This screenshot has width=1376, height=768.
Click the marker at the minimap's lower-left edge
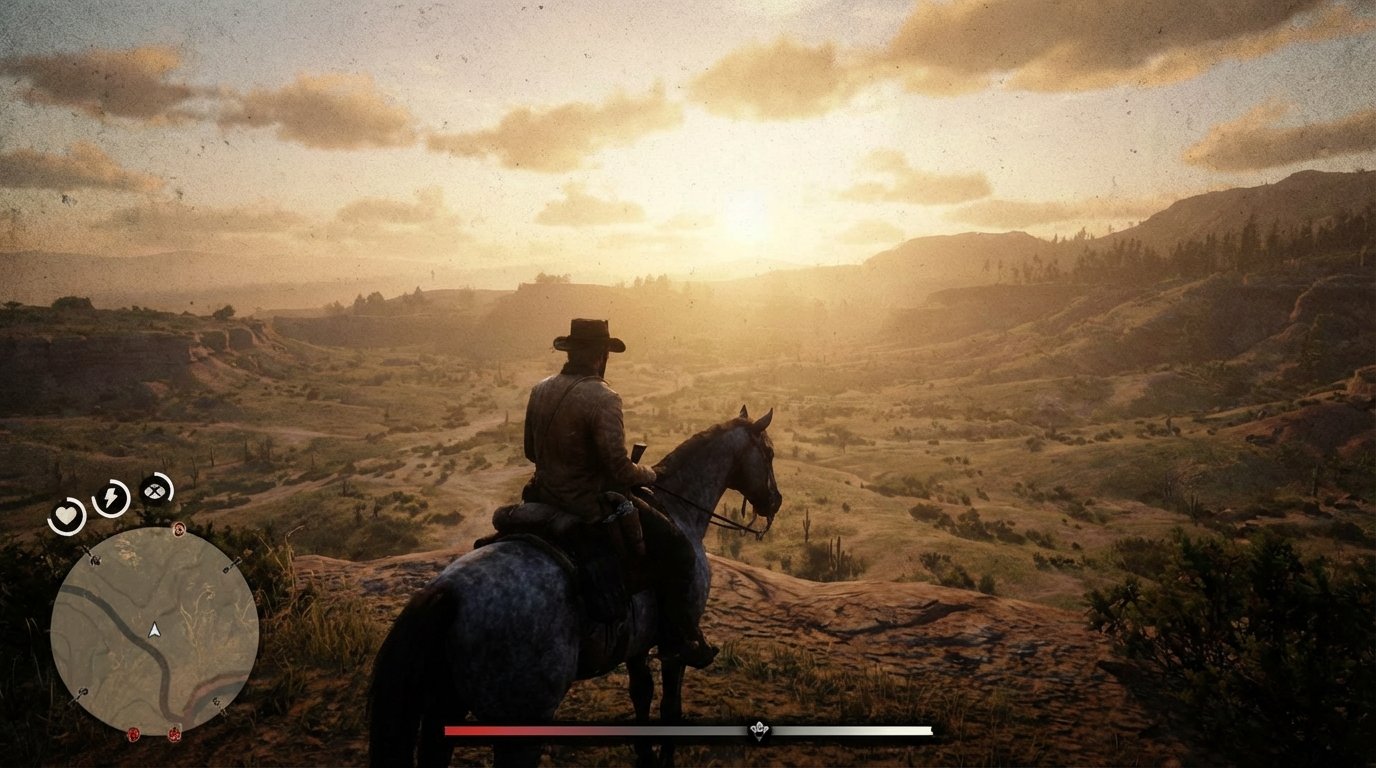[x=81, y=691]
